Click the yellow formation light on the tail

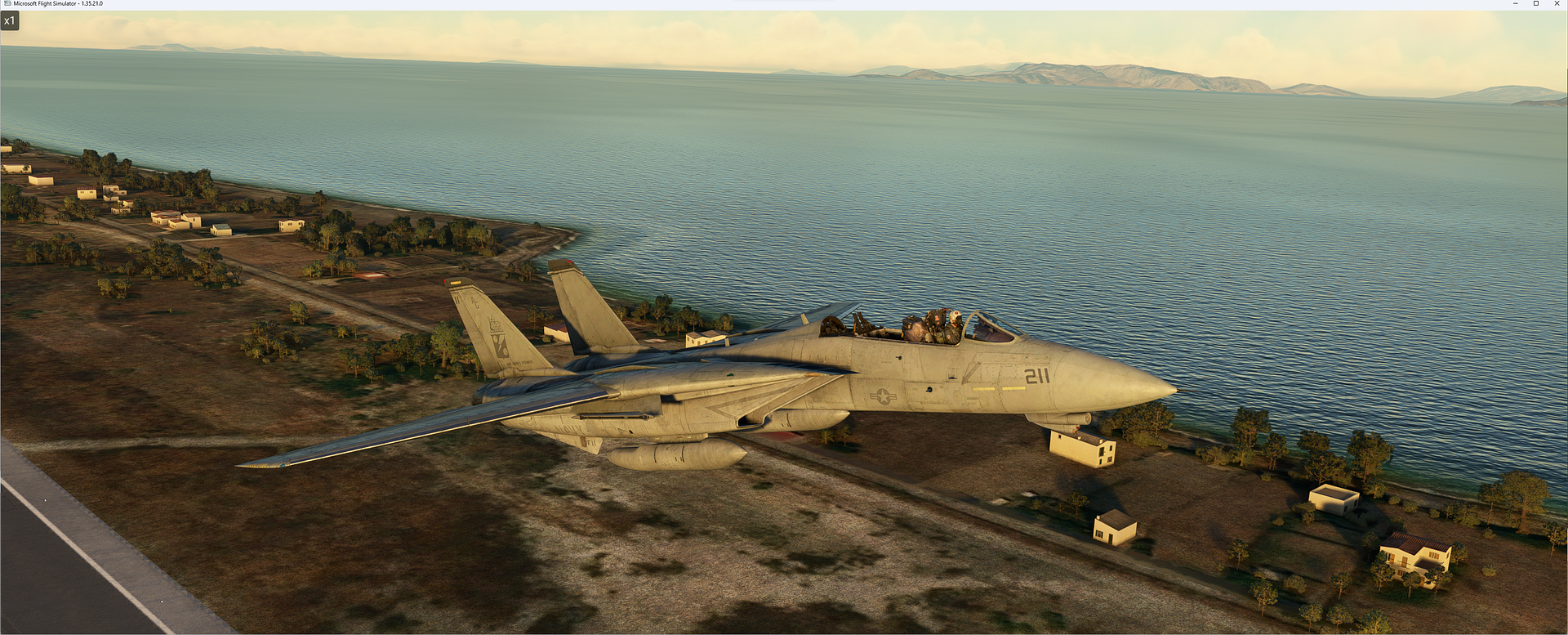(455, 280)
